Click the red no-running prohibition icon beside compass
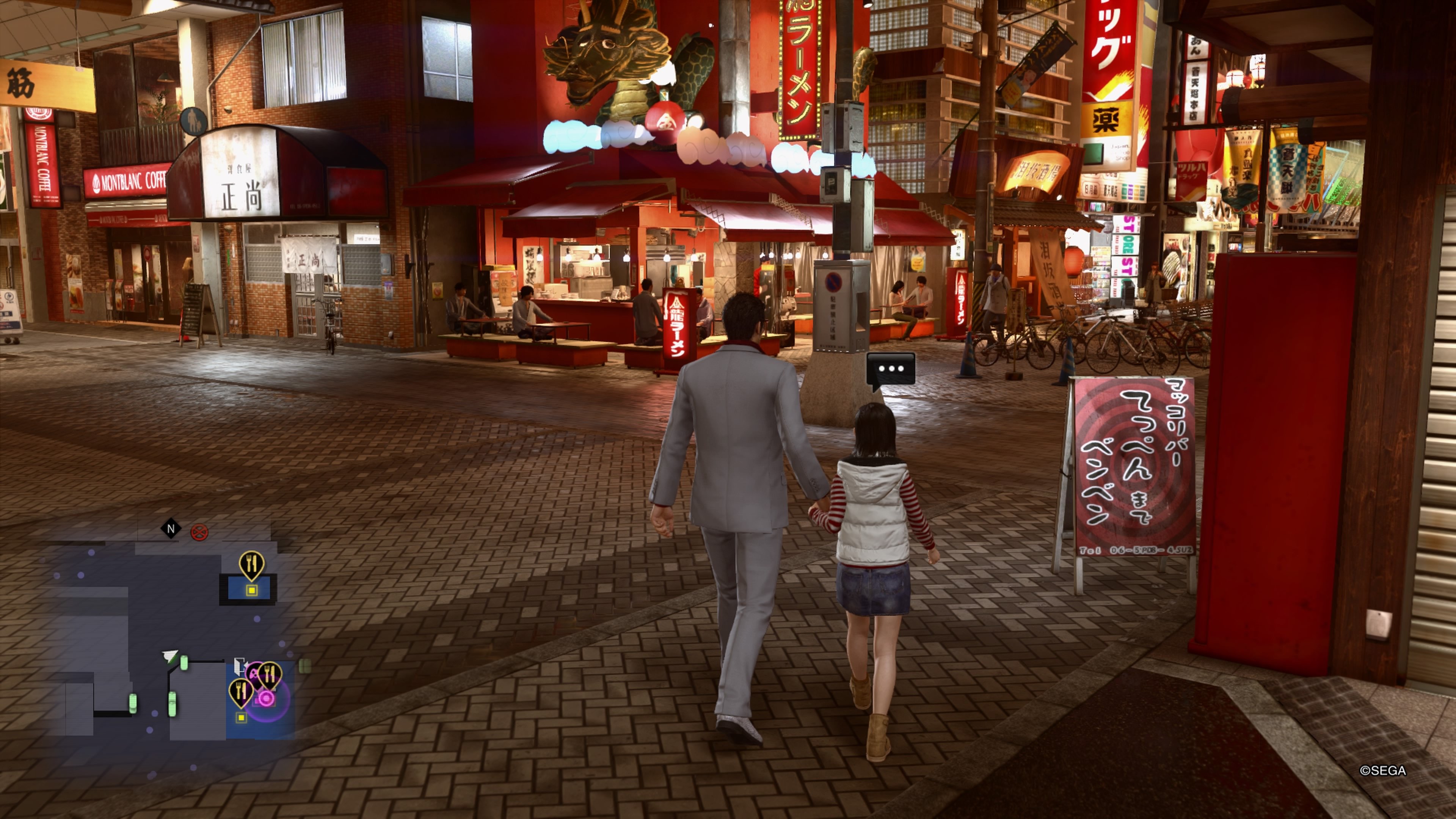This screenshot has width=1456, height=819. (200, 532)
